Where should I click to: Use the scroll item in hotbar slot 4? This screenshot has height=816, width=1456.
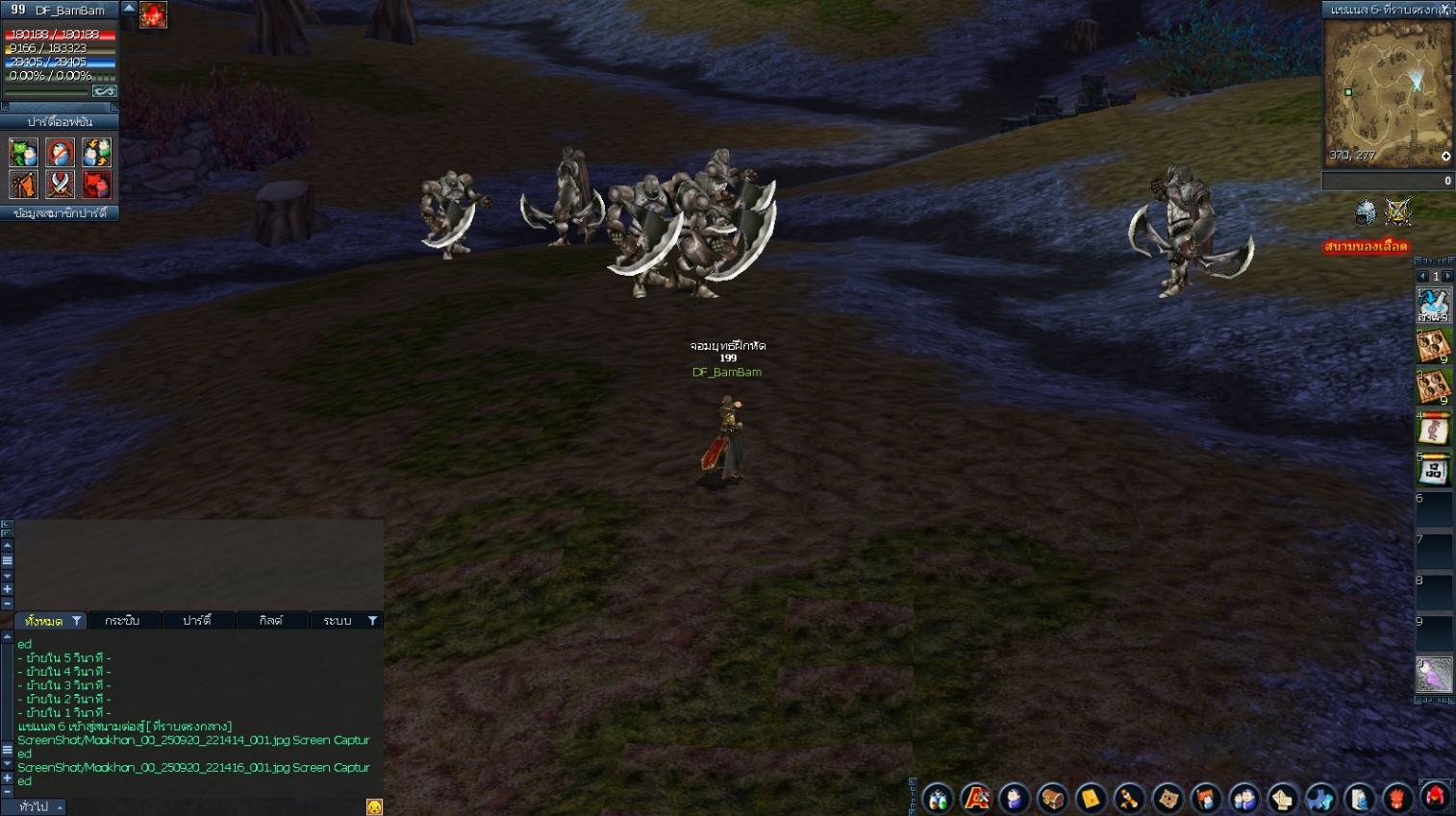[x=1433, y=429]
